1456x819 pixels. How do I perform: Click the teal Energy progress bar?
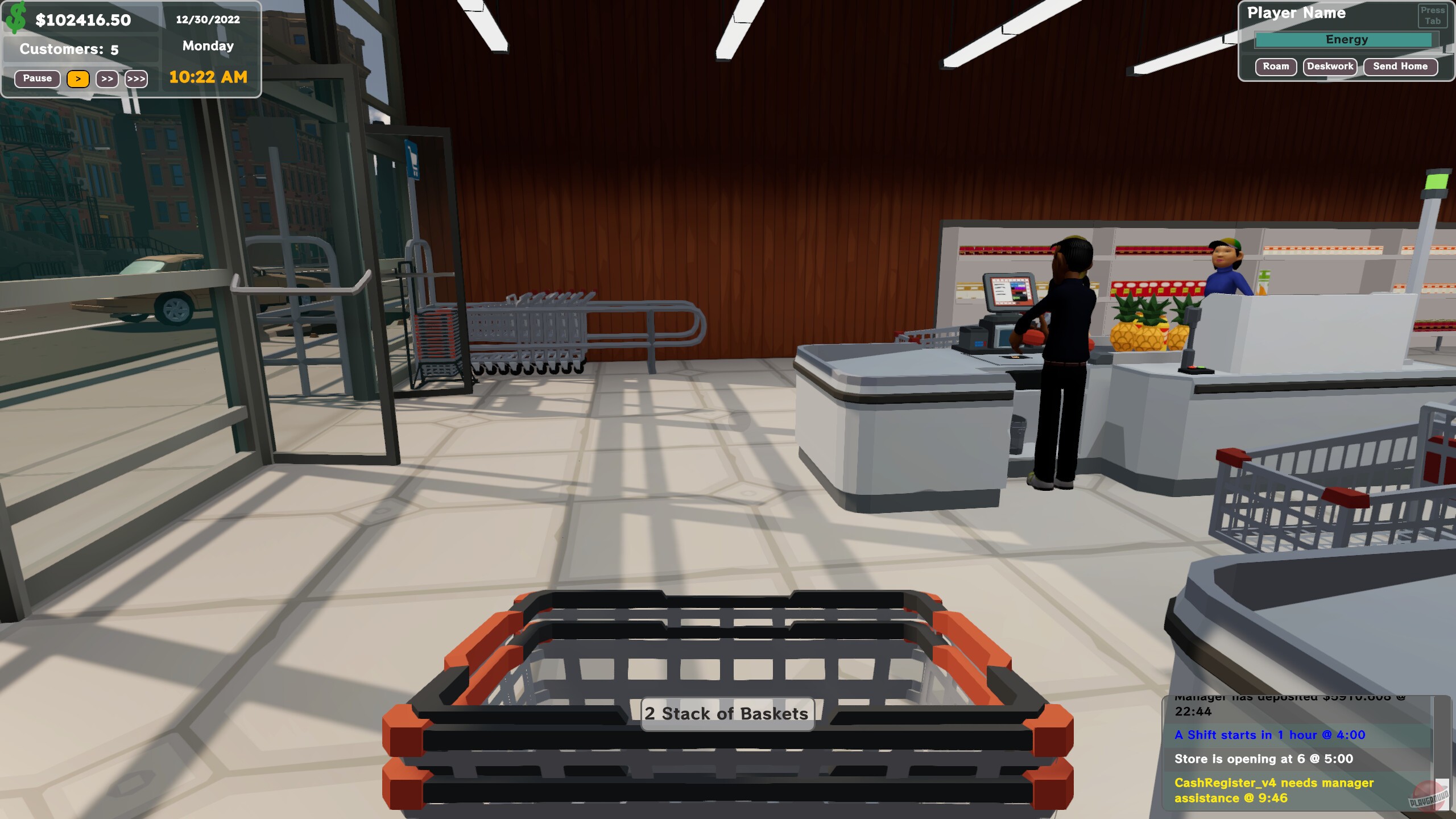click(x=1346, y=39)
